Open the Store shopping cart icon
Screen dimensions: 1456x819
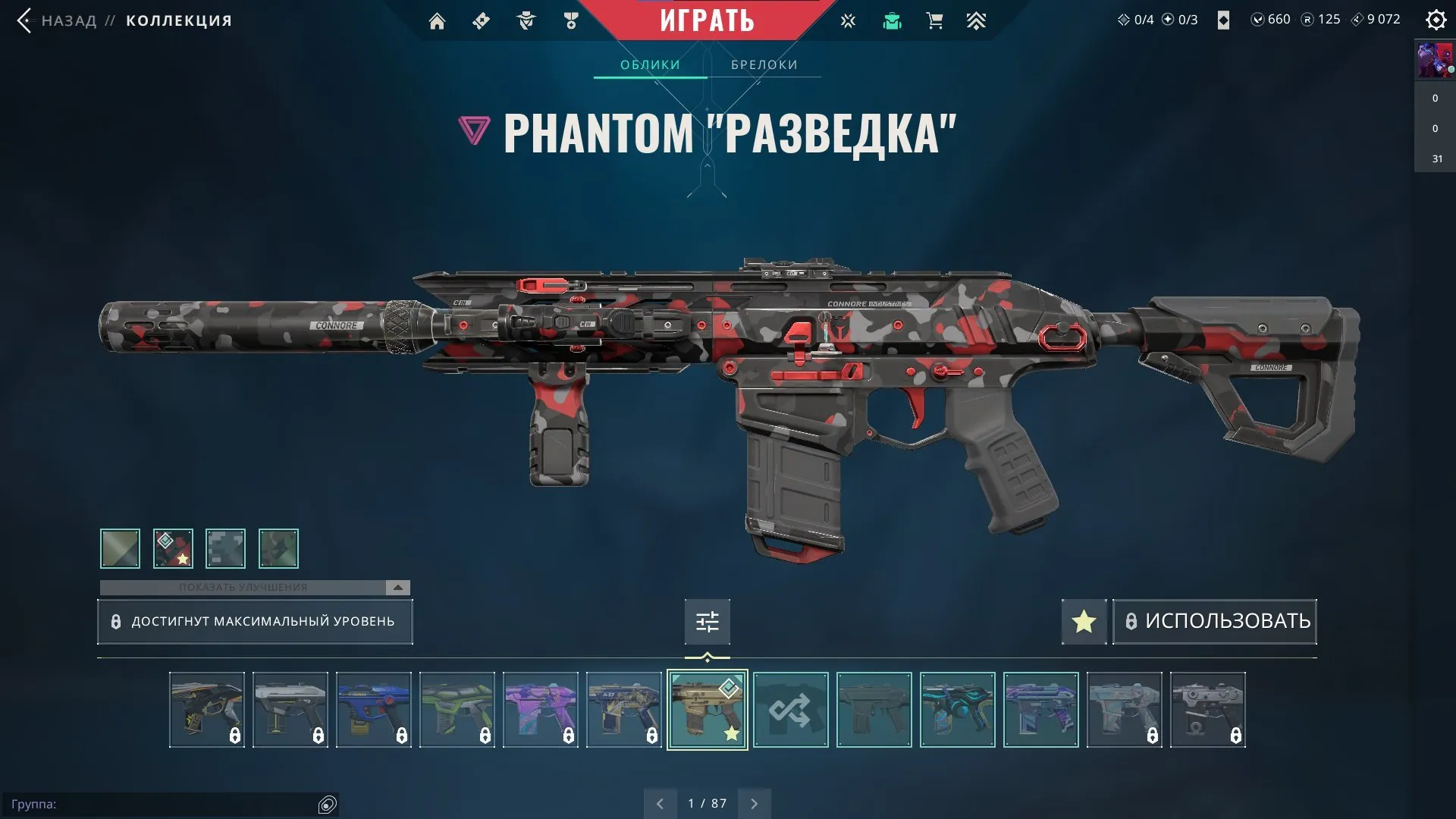tap(934, 20)
